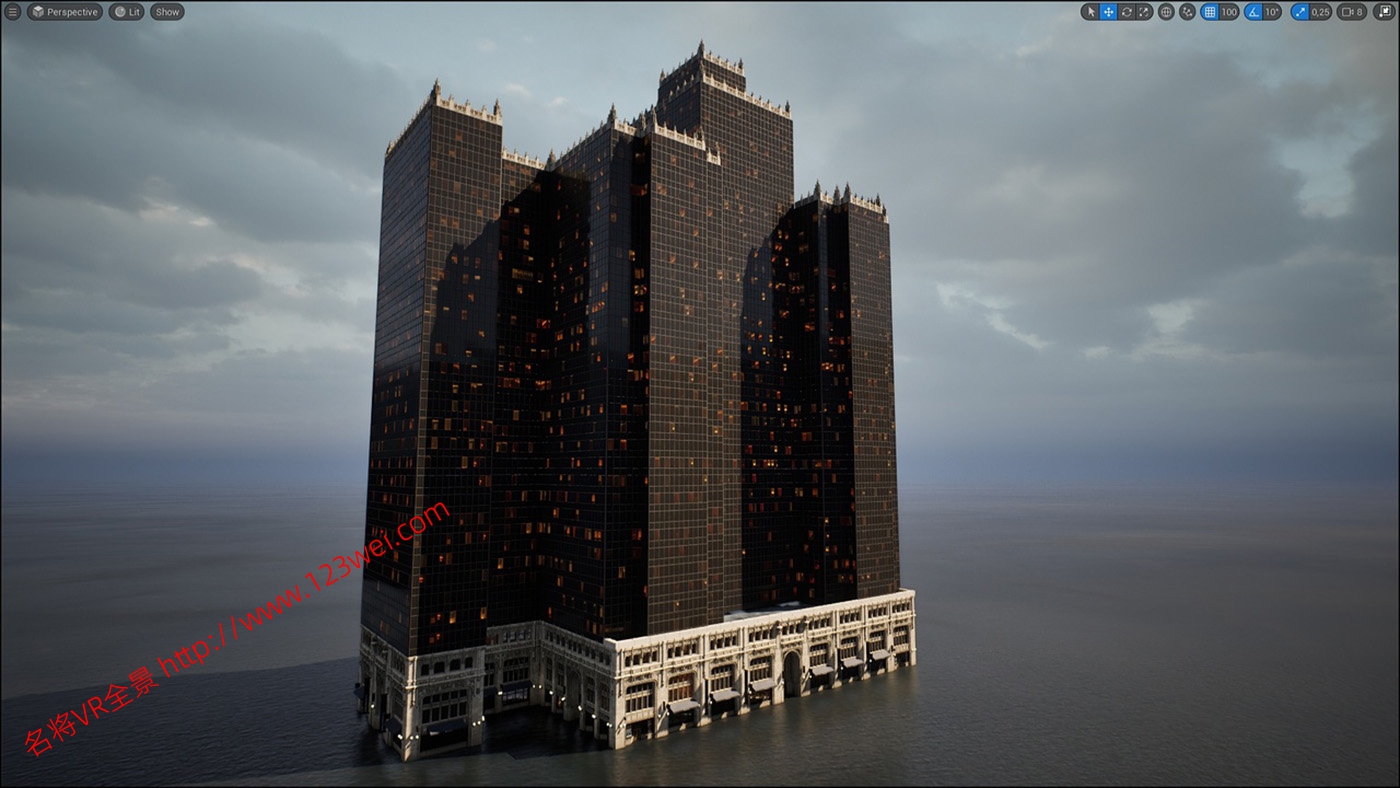Image resolution: width=1400 pixels, height=788 pixels.
Task: Open the surface snapping options
Action: [1187, 11]
